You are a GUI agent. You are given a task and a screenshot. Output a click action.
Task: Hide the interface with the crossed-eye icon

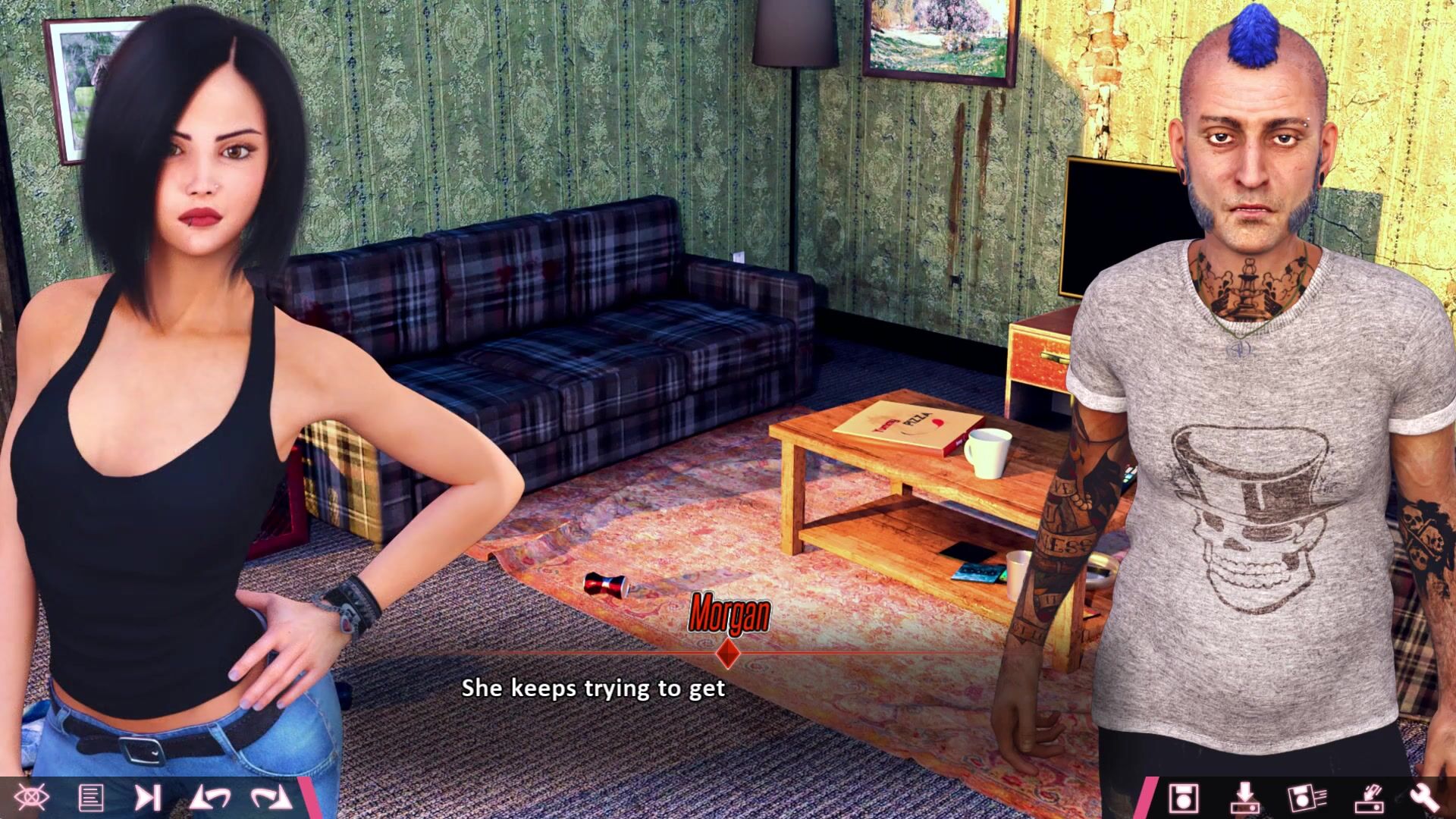pos(32,797)
